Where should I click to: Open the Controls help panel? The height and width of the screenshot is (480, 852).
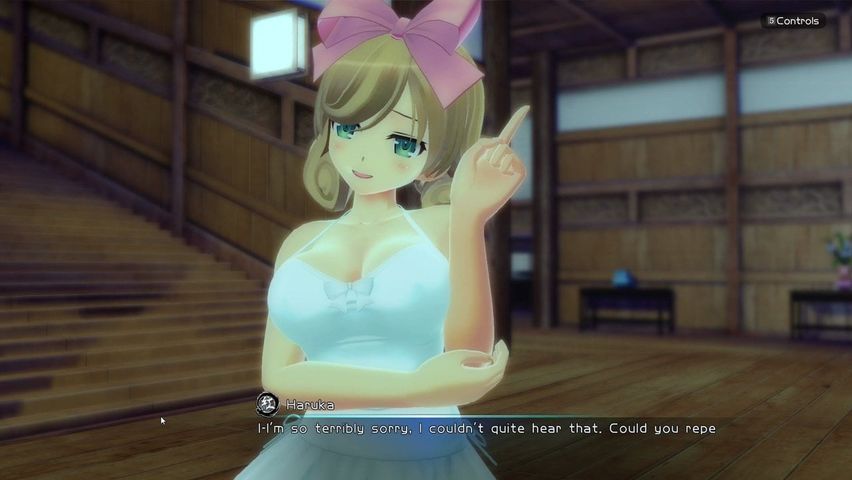click(793, 21)
